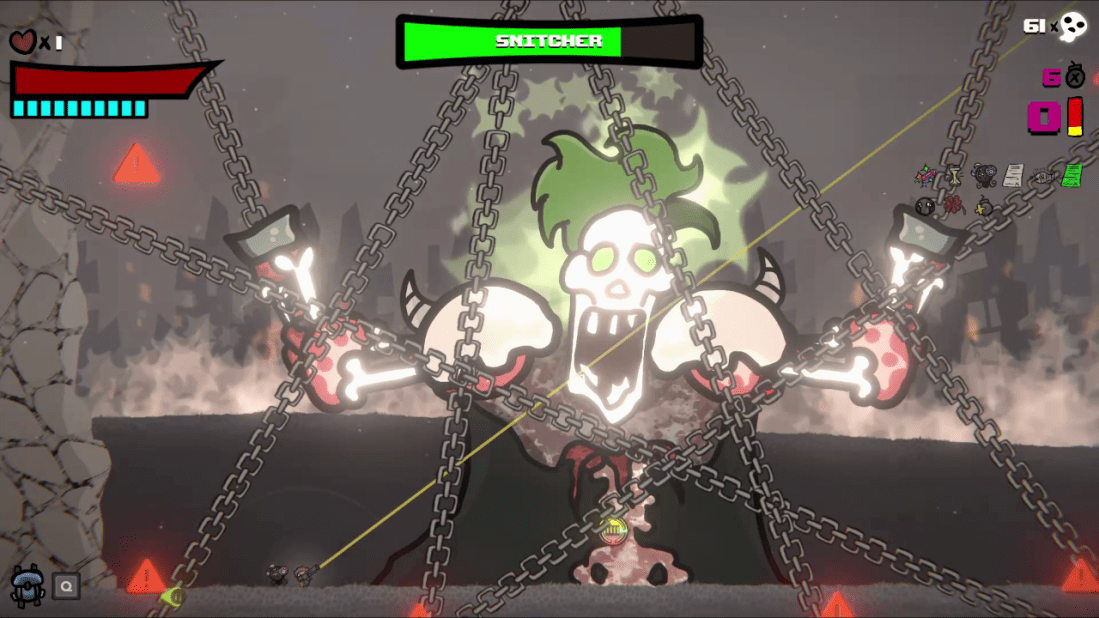Click the bomb counter icon
This screenshot has width=1099, height=618.
1075,75
